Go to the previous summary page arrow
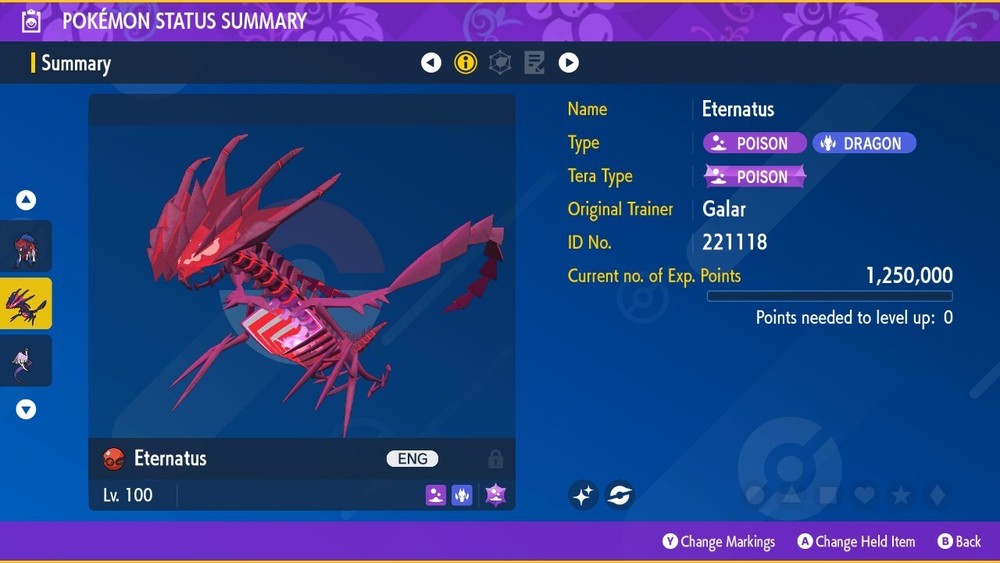This screenshot has width=1000, height=563. [x=431, y=63]
